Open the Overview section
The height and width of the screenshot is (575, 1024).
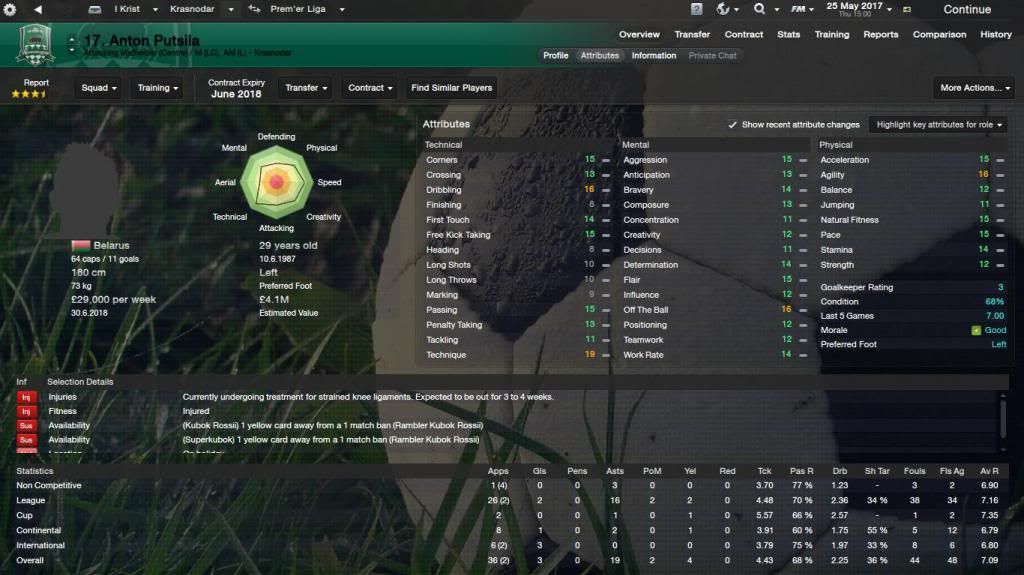[x=639, y=34]
